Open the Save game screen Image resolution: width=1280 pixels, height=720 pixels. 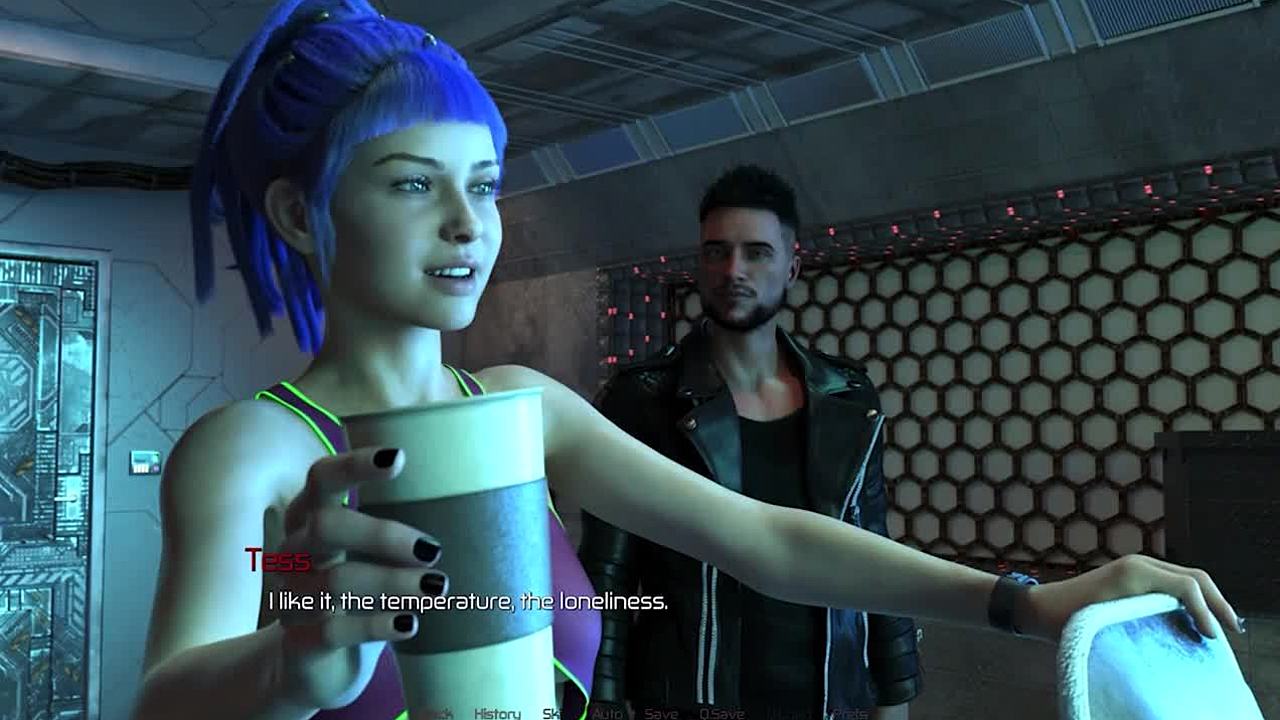coord(661,713)
